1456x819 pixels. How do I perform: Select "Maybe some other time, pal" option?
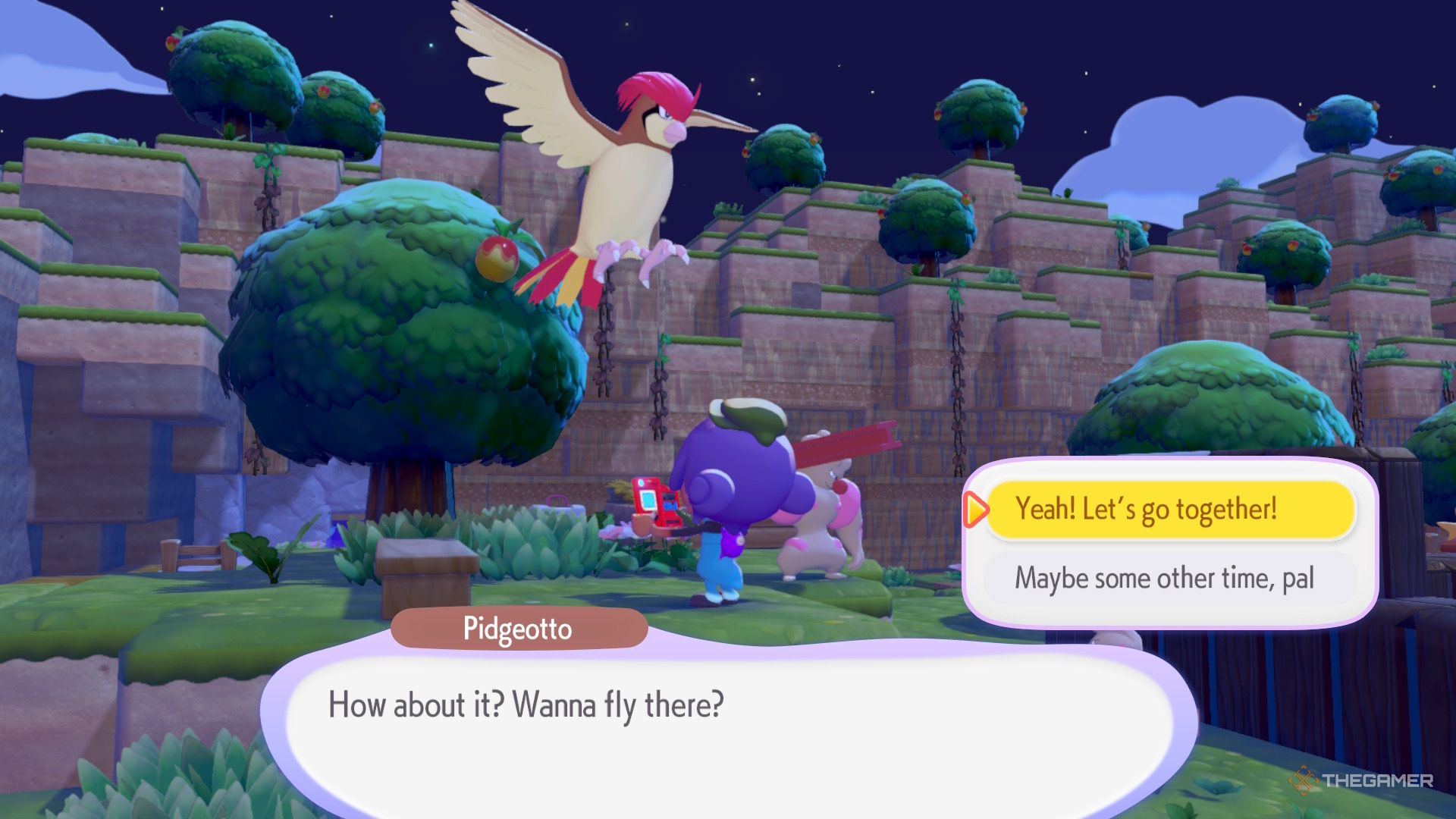pyautogui.click(x=1169, y=579)
